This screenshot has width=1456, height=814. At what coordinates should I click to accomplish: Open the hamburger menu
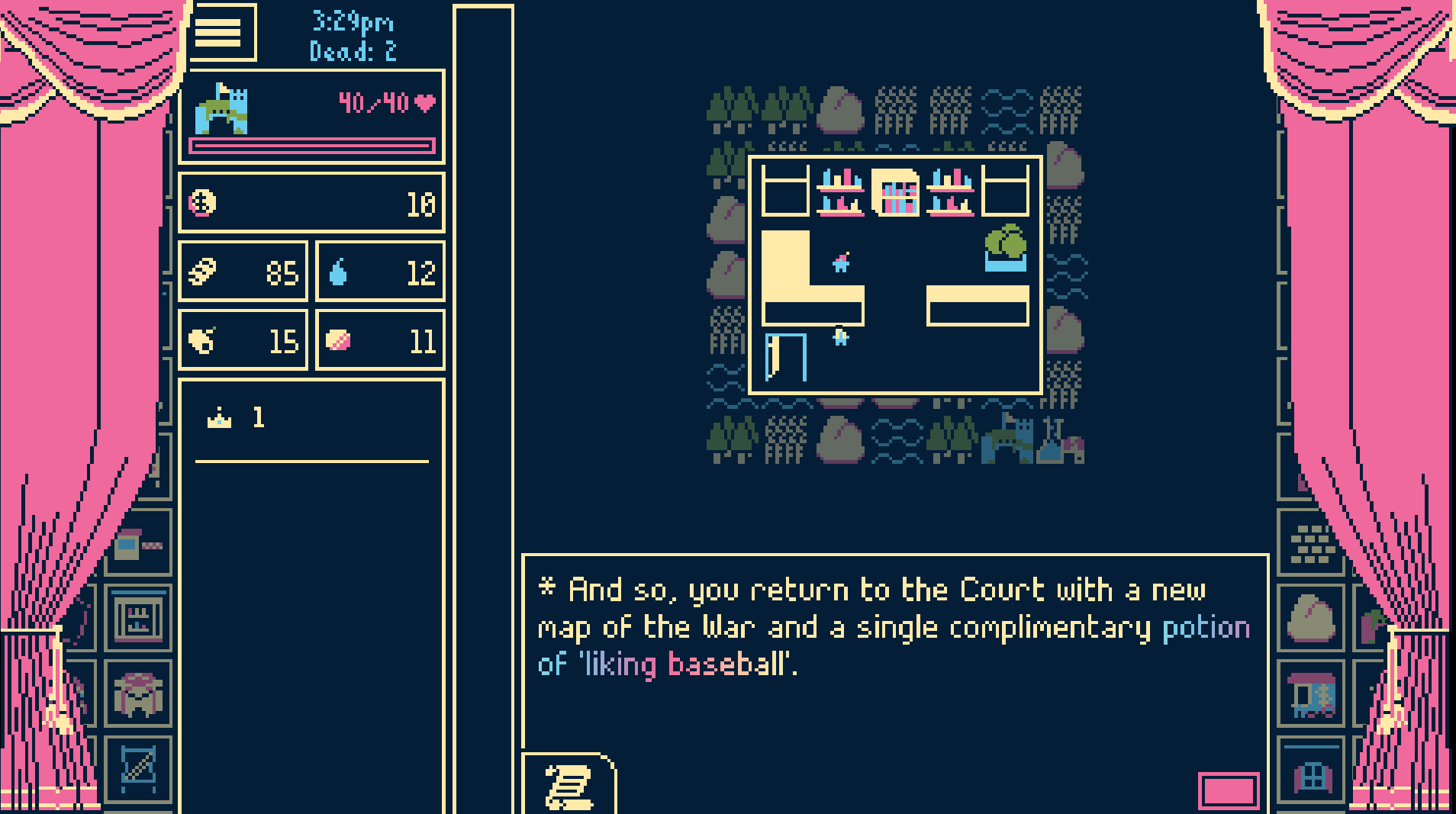[x=218, y=33]
